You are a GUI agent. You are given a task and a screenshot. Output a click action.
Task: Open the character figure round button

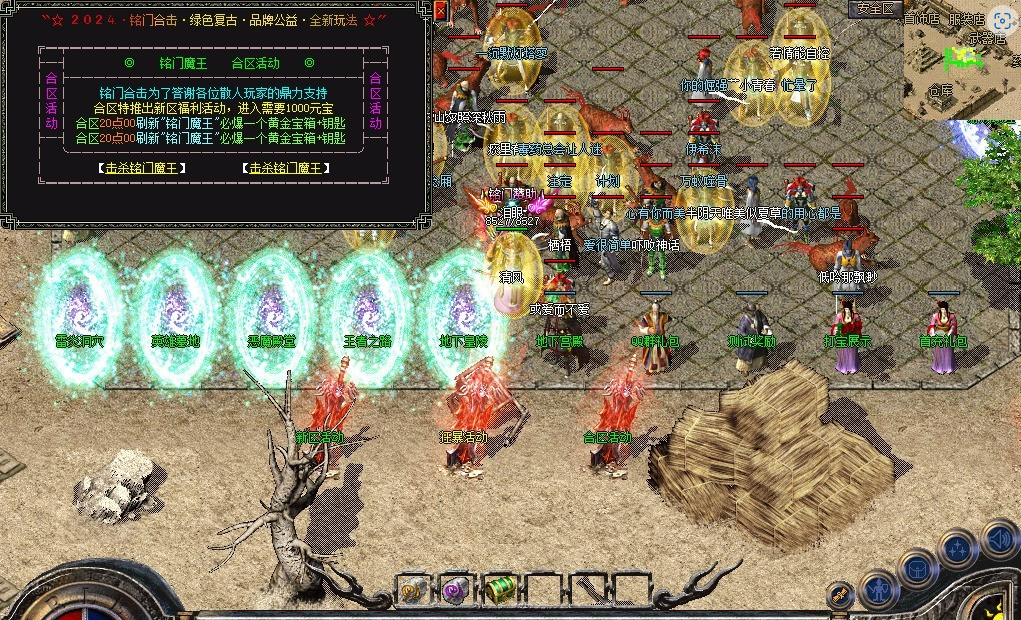878,589
